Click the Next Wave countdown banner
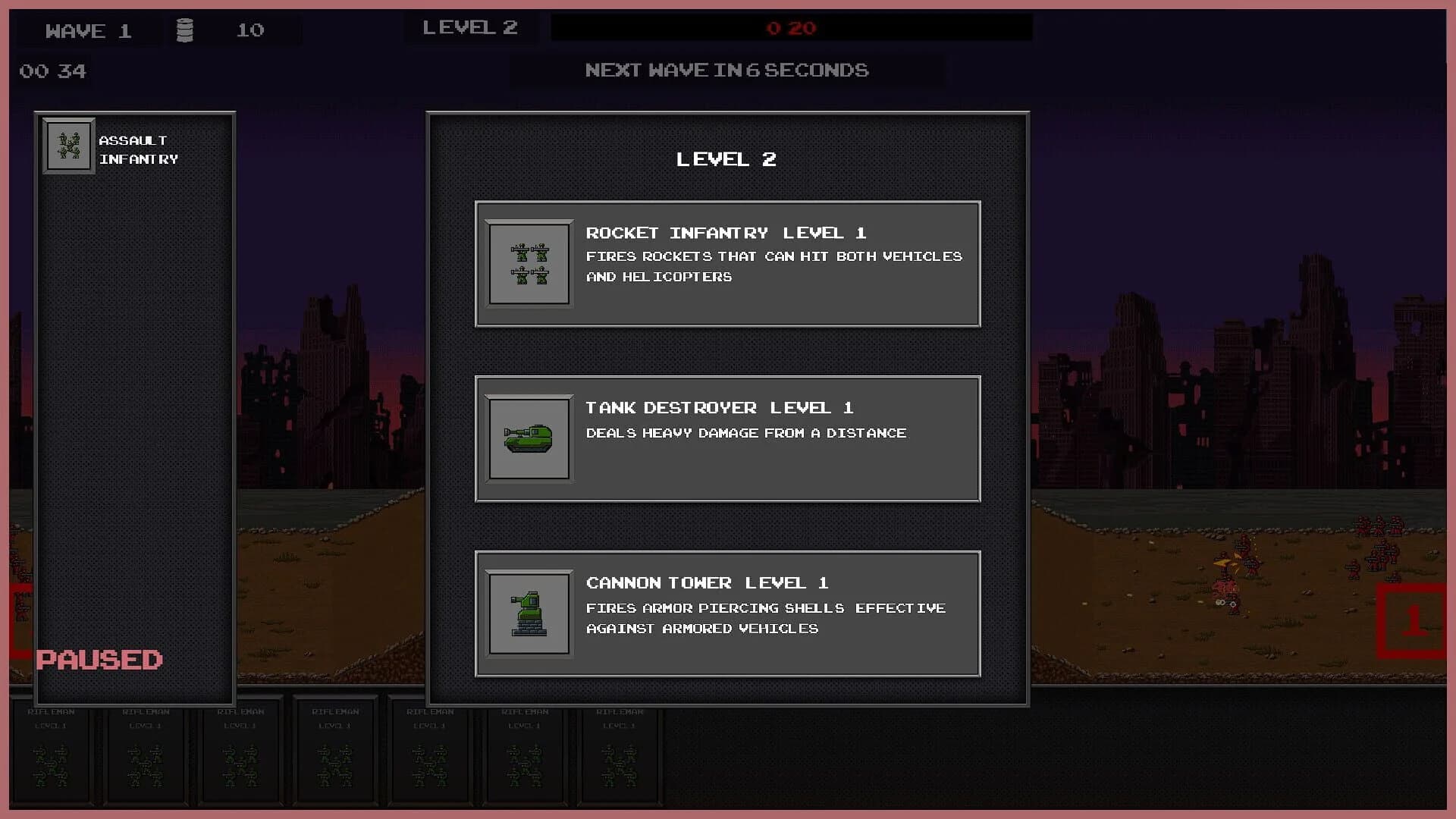Viewport: 1456px width, 819px height. tap(726, 70)
